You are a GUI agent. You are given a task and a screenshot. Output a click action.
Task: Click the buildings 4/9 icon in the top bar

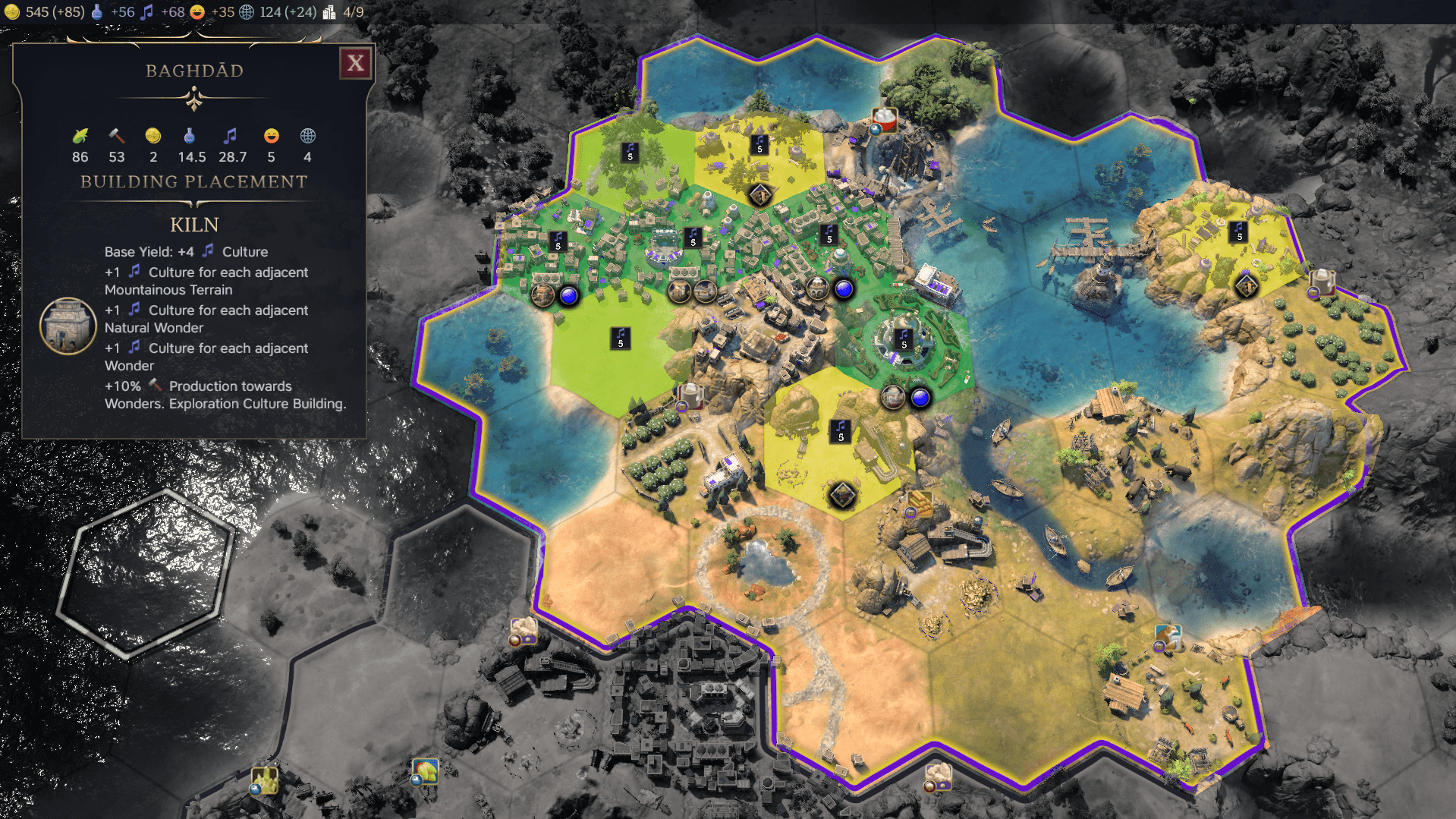click(329, 11)
